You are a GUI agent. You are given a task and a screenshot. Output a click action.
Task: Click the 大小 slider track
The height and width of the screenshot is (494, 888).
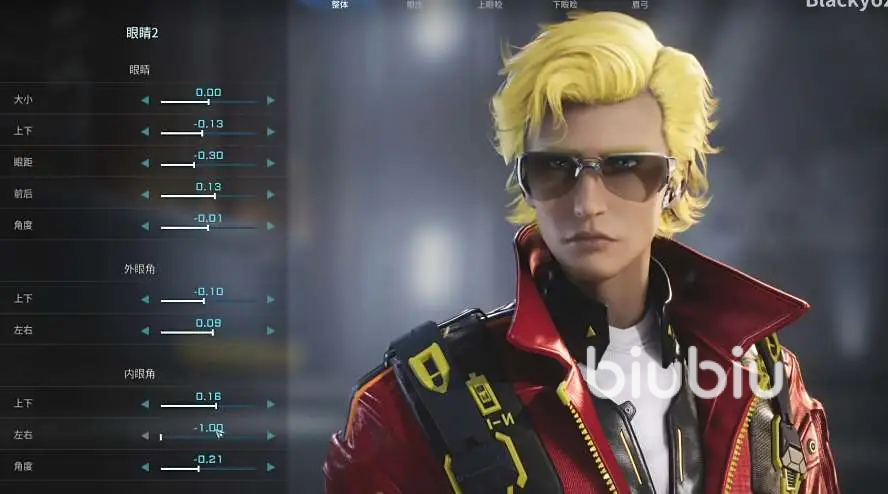[208, 101]
